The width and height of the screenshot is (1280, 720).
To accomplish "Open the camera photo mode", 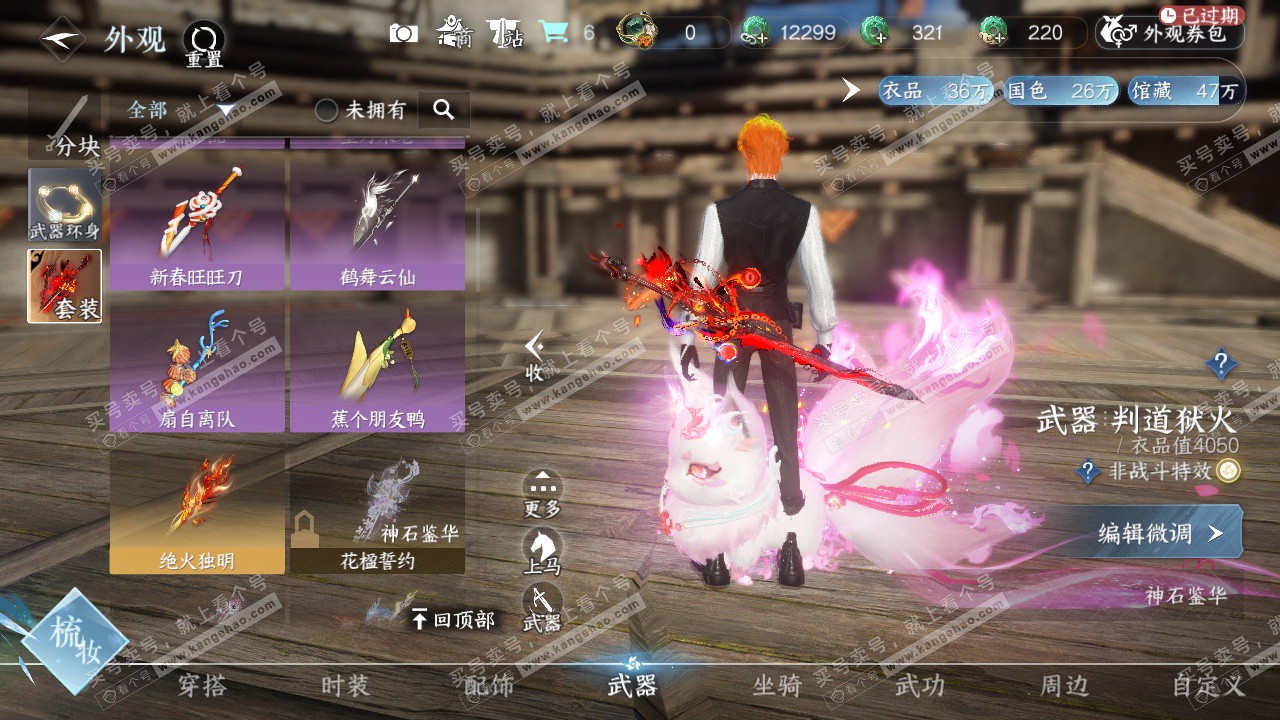I will pyautogui.click(x=403, y=33).
